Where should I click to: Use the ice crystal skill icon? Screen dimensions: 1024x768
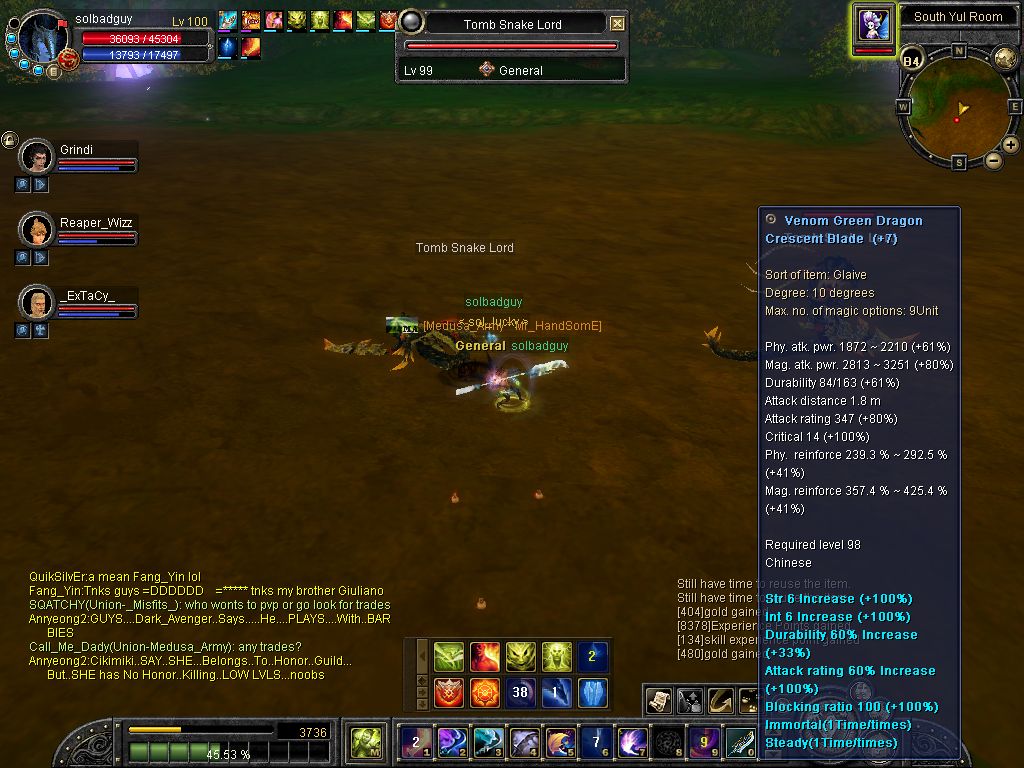[x=592, y=692]
